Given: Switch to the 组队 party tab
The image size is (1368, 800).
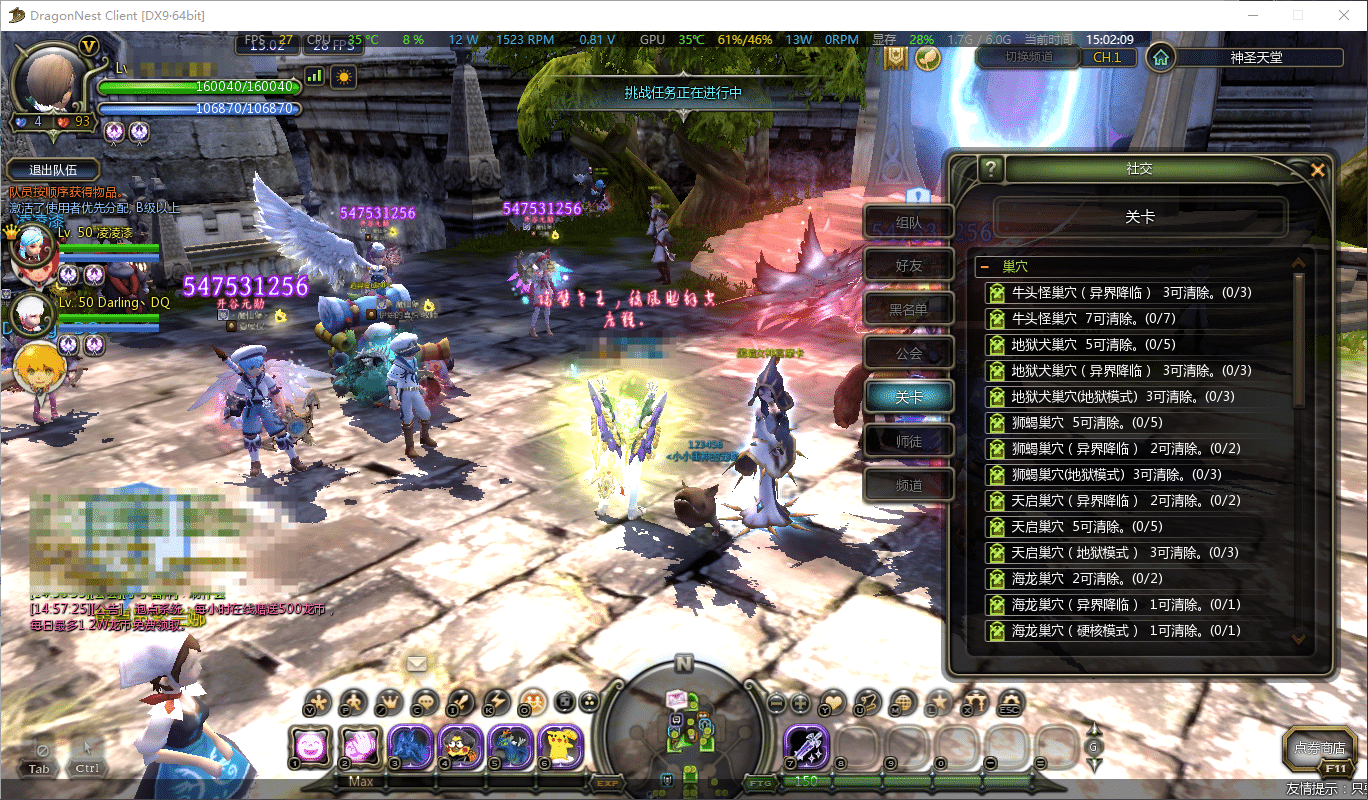Looking at the screenshot, I should [908, 223].
